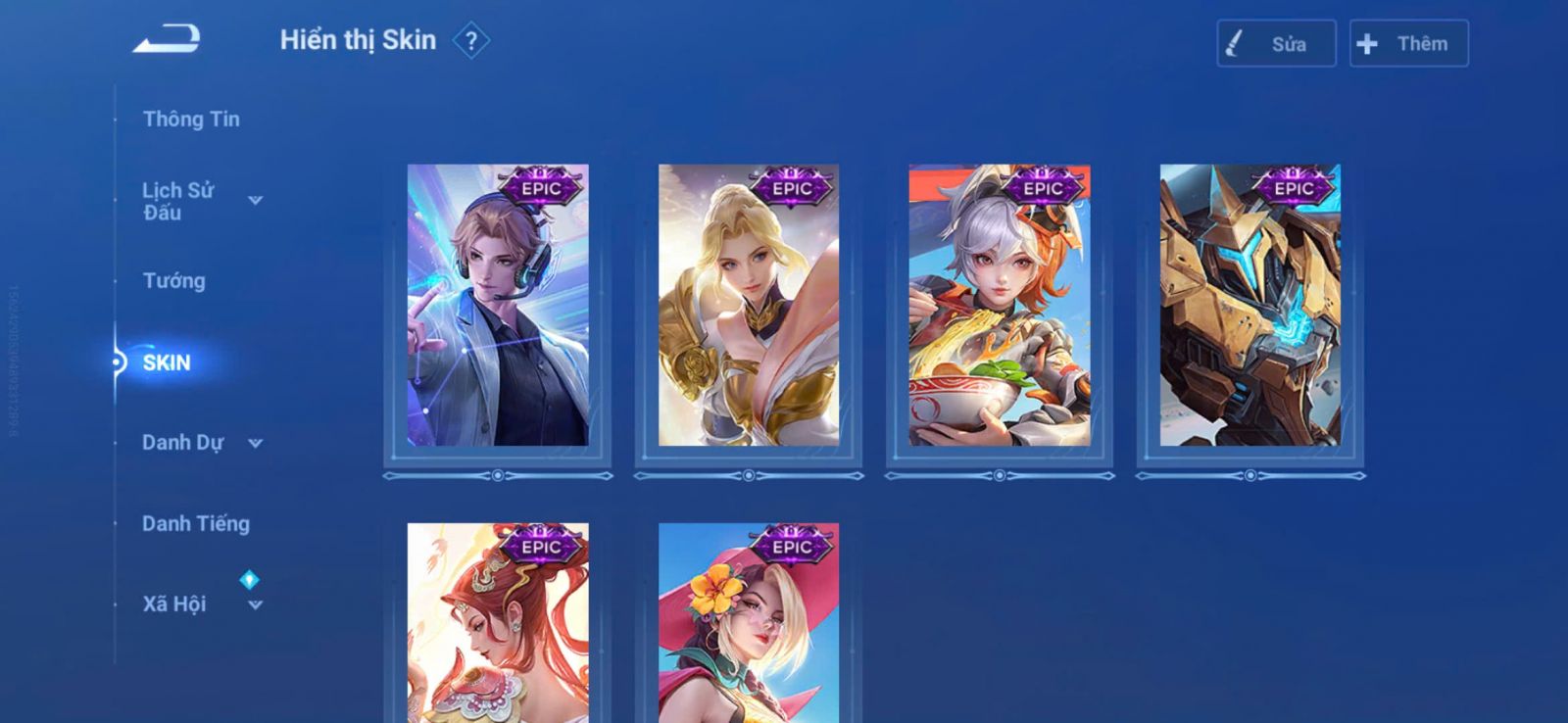
Task: Select the pink sun hat girl skin card
Action: (749, 623)
